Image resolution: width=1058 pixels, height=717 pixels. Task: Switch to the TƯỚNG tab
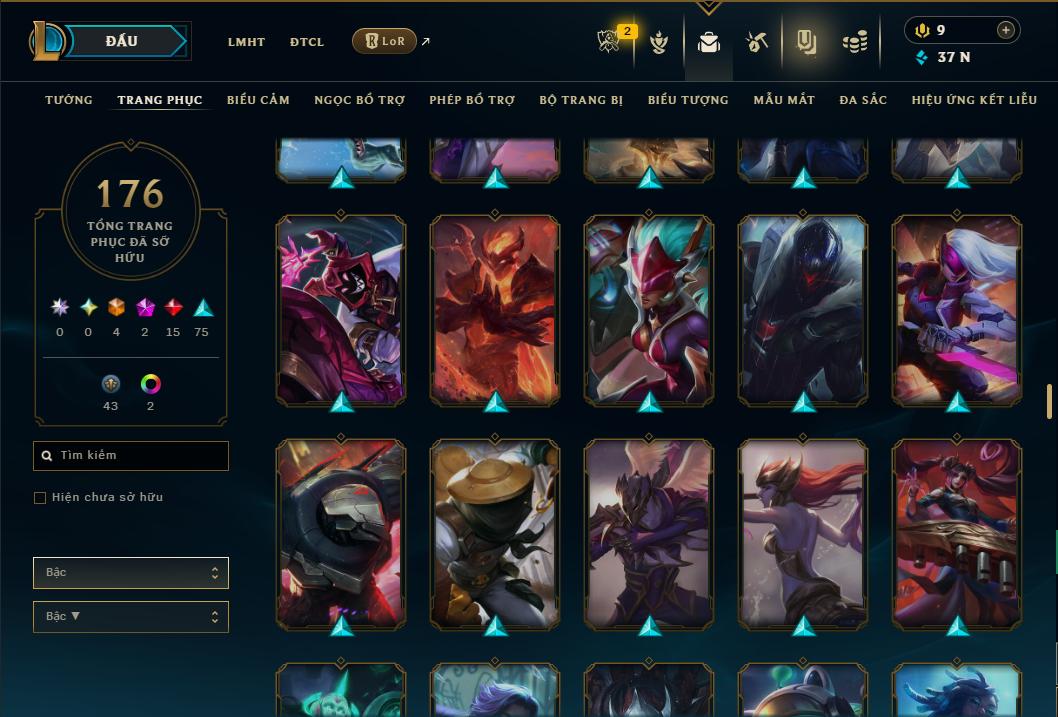69,100
